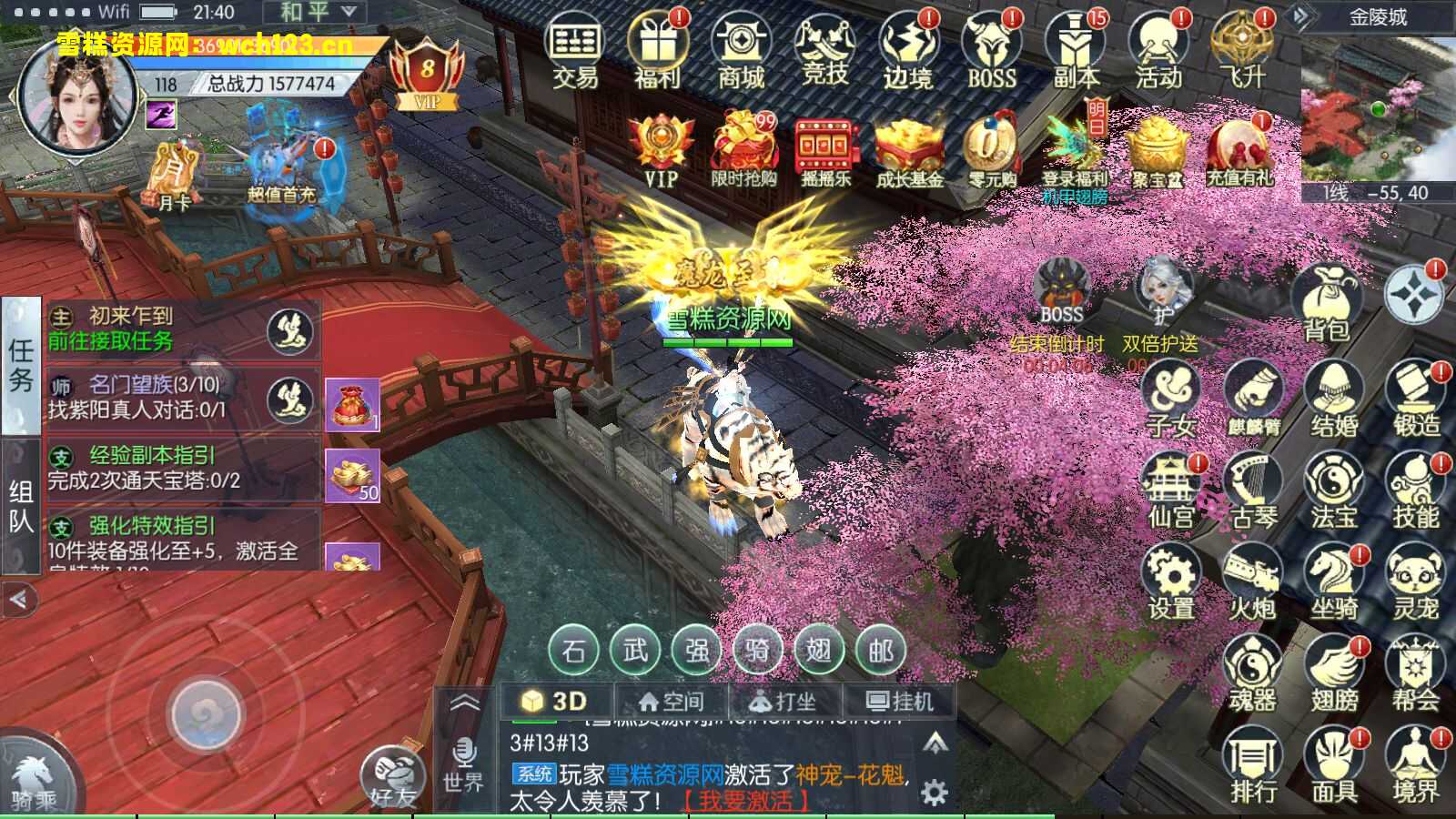
Task: Switch to the 组队 team tab
Action: click(20, 503)
